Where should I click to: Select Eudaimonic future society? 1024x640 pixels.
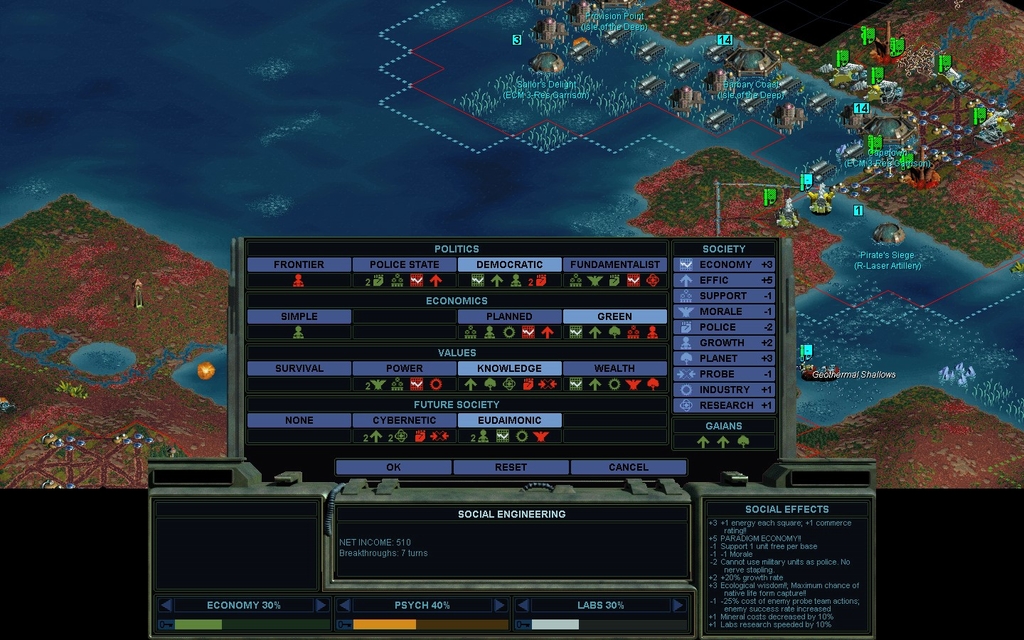point(509,421)
